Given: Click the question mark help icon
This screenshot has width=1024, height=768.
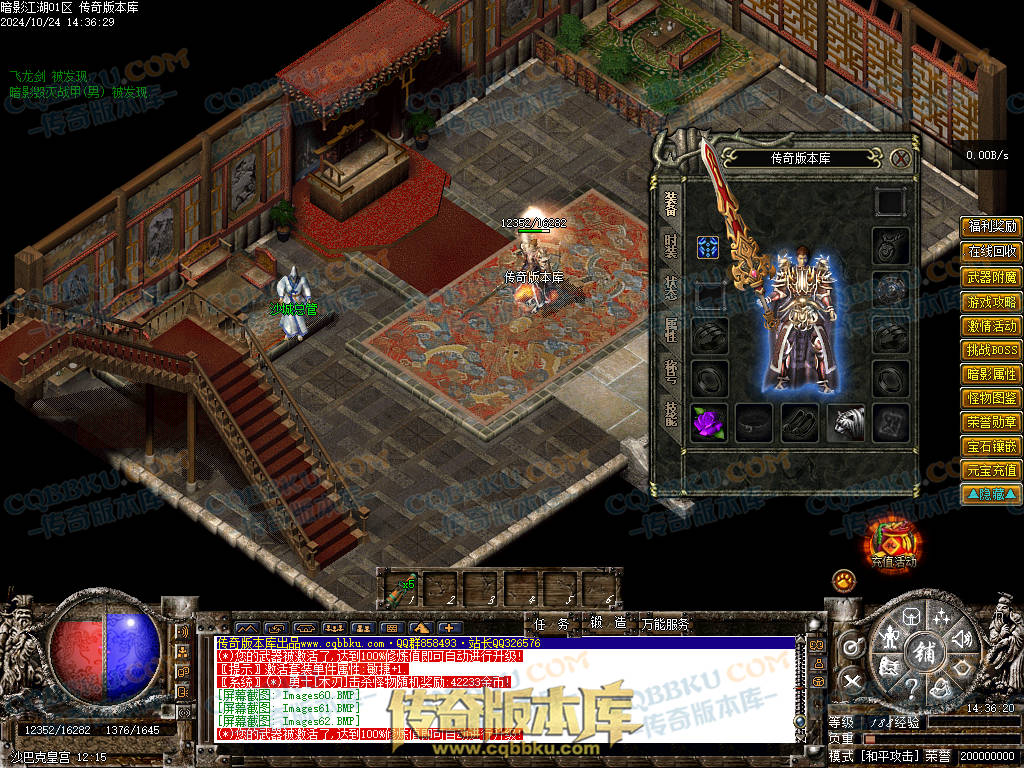Looking at the screenshot, I should pos(912,688).
